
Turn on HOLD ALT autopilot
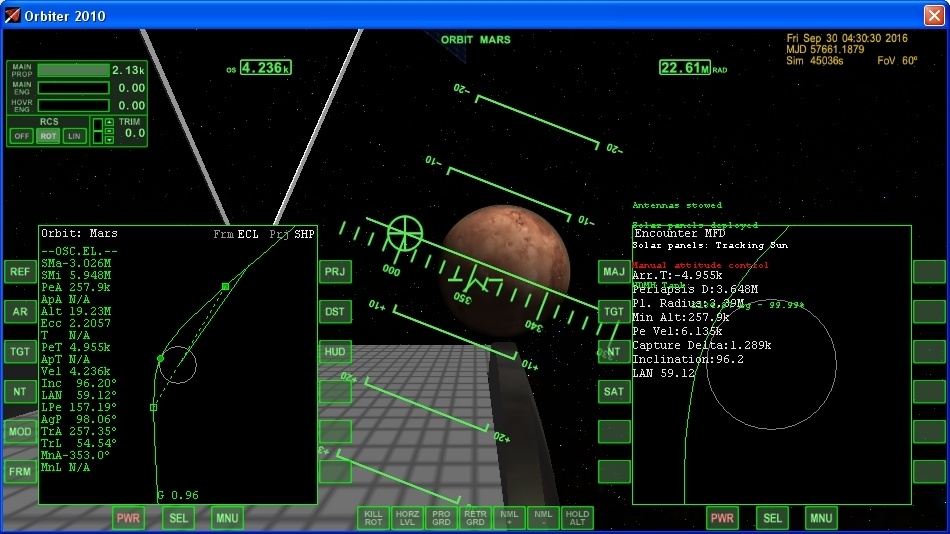click(x=577, y=518)
